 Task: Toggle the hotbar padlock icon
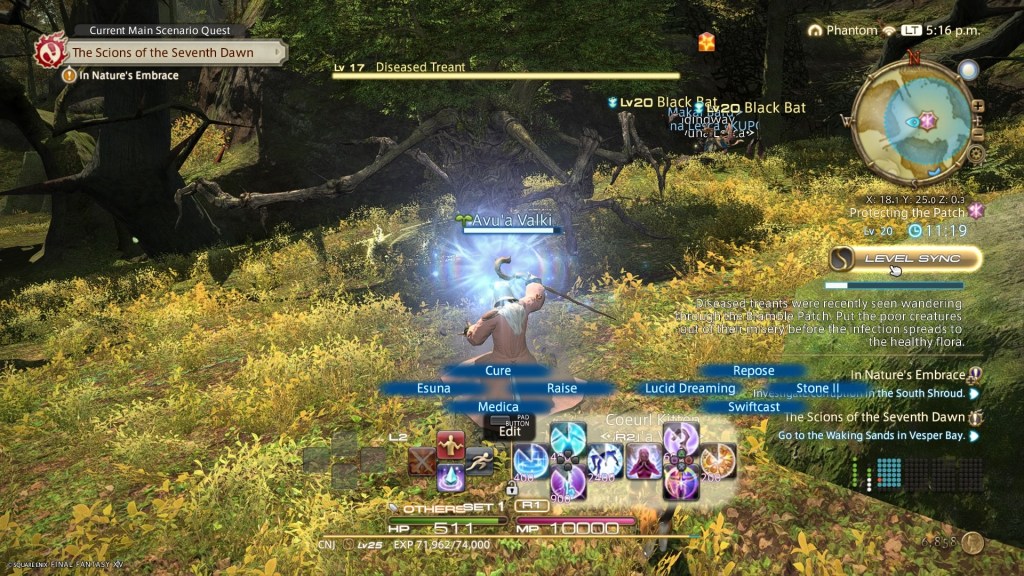point(512,489)
